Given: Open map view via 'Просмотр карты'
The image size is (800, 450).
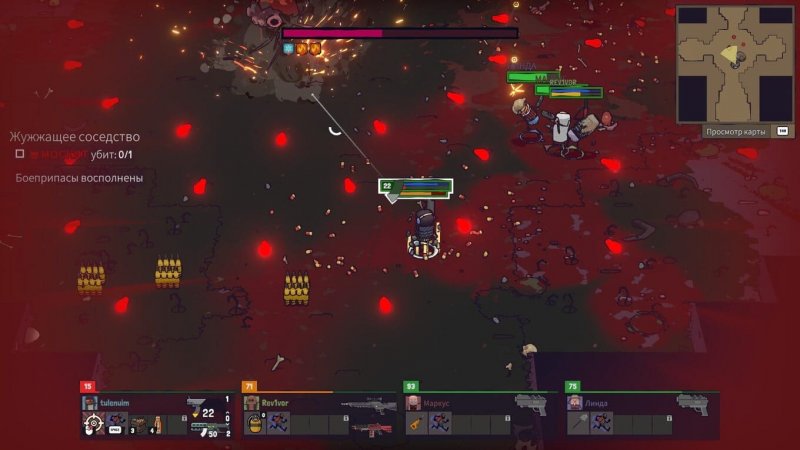Looking at the screenshot, I should coord(735,131).
